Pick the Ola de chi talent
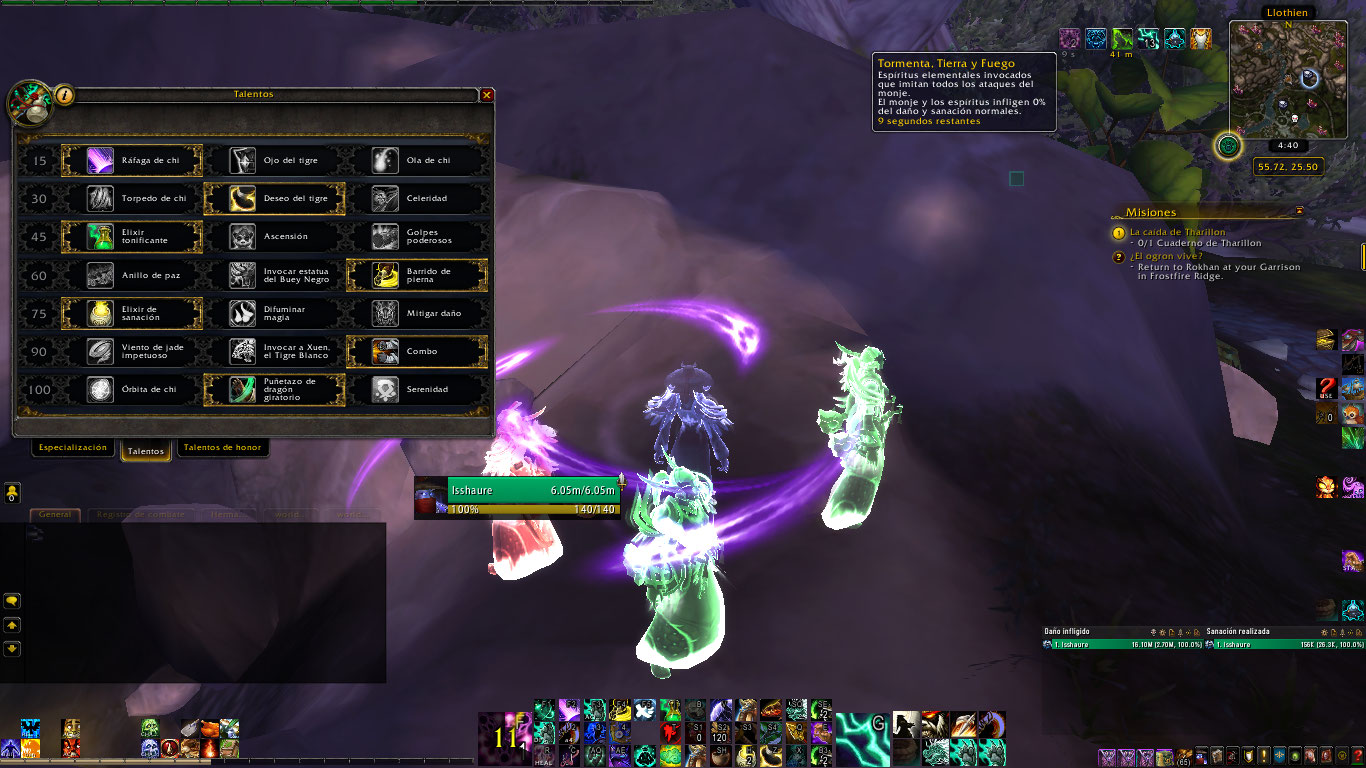Viewport: 1366px width, 768px height. click(x=416, y=160)
